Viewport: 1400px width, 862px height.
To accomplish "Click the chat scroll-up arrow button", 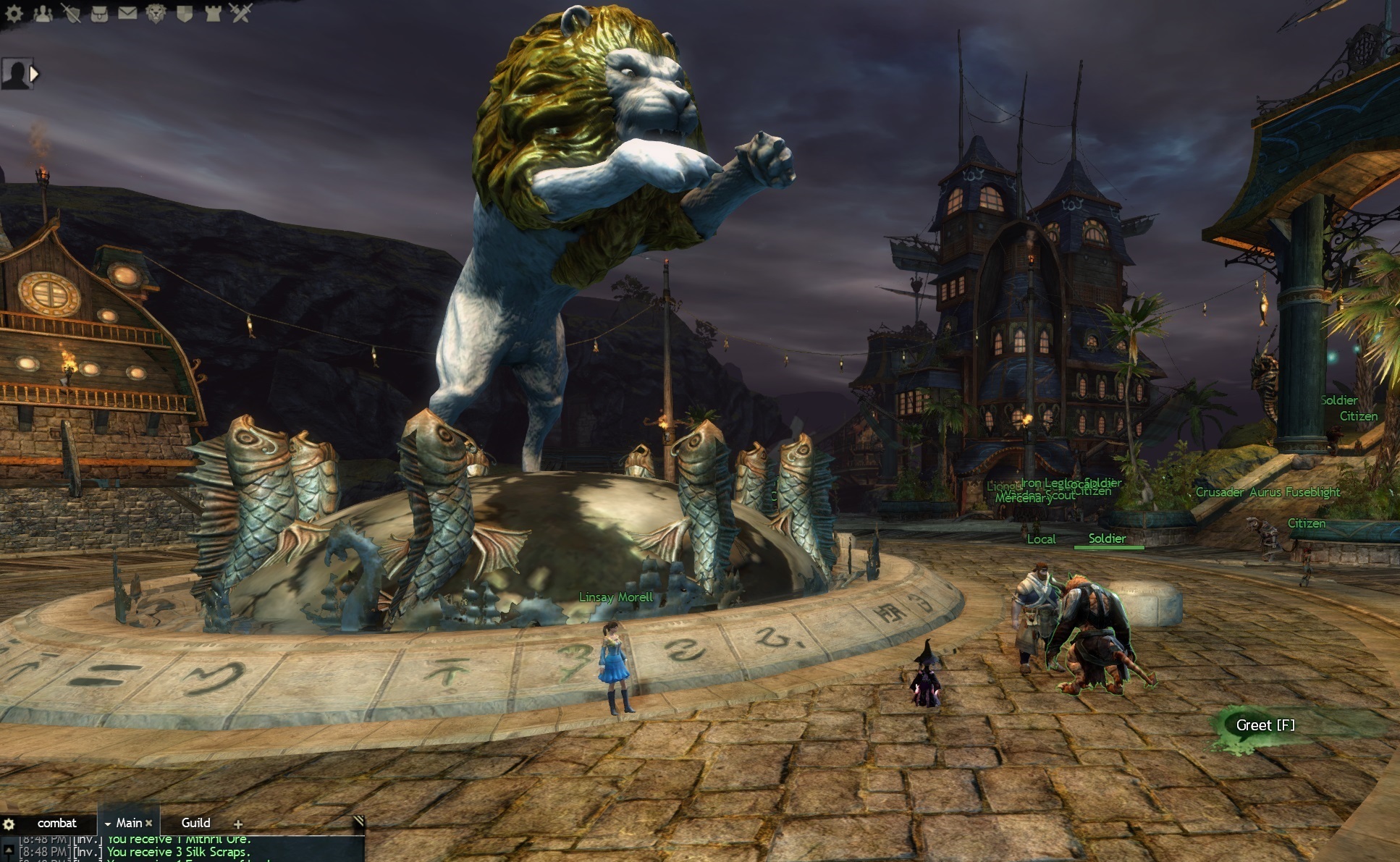I will tap(9, 848).
